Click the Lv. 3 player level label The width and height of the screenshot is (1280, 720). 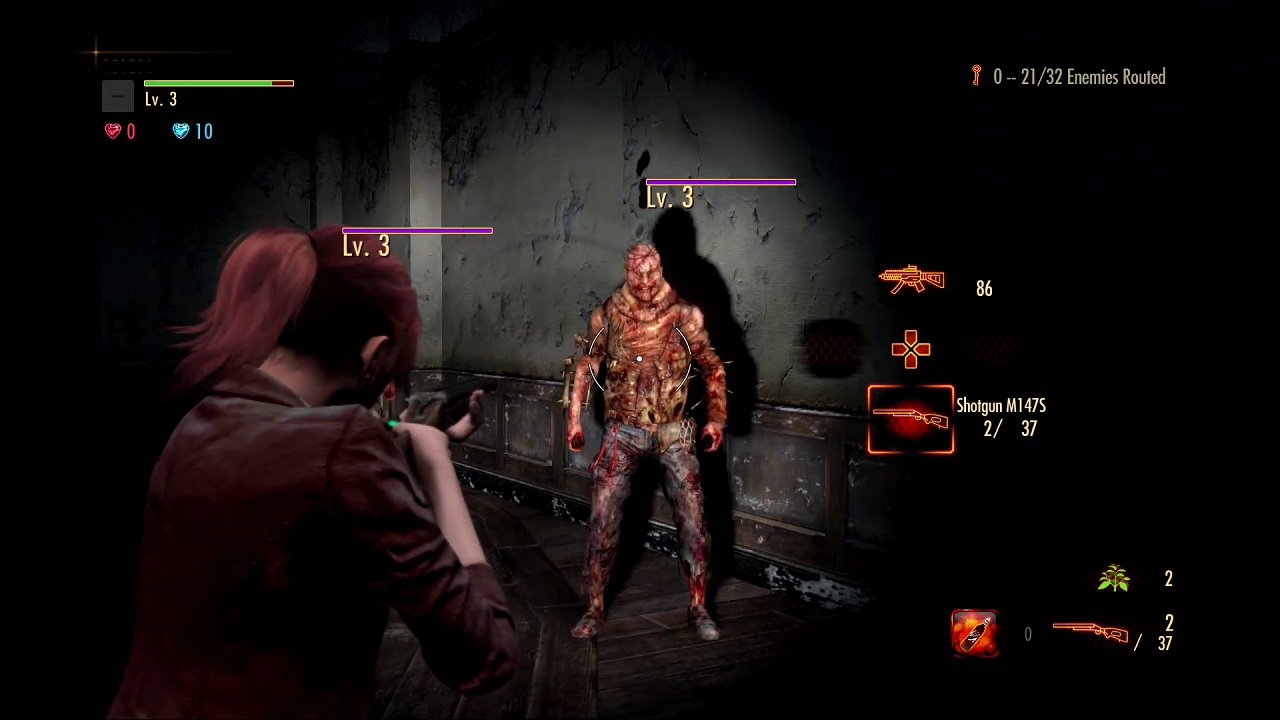pos(161,99)
